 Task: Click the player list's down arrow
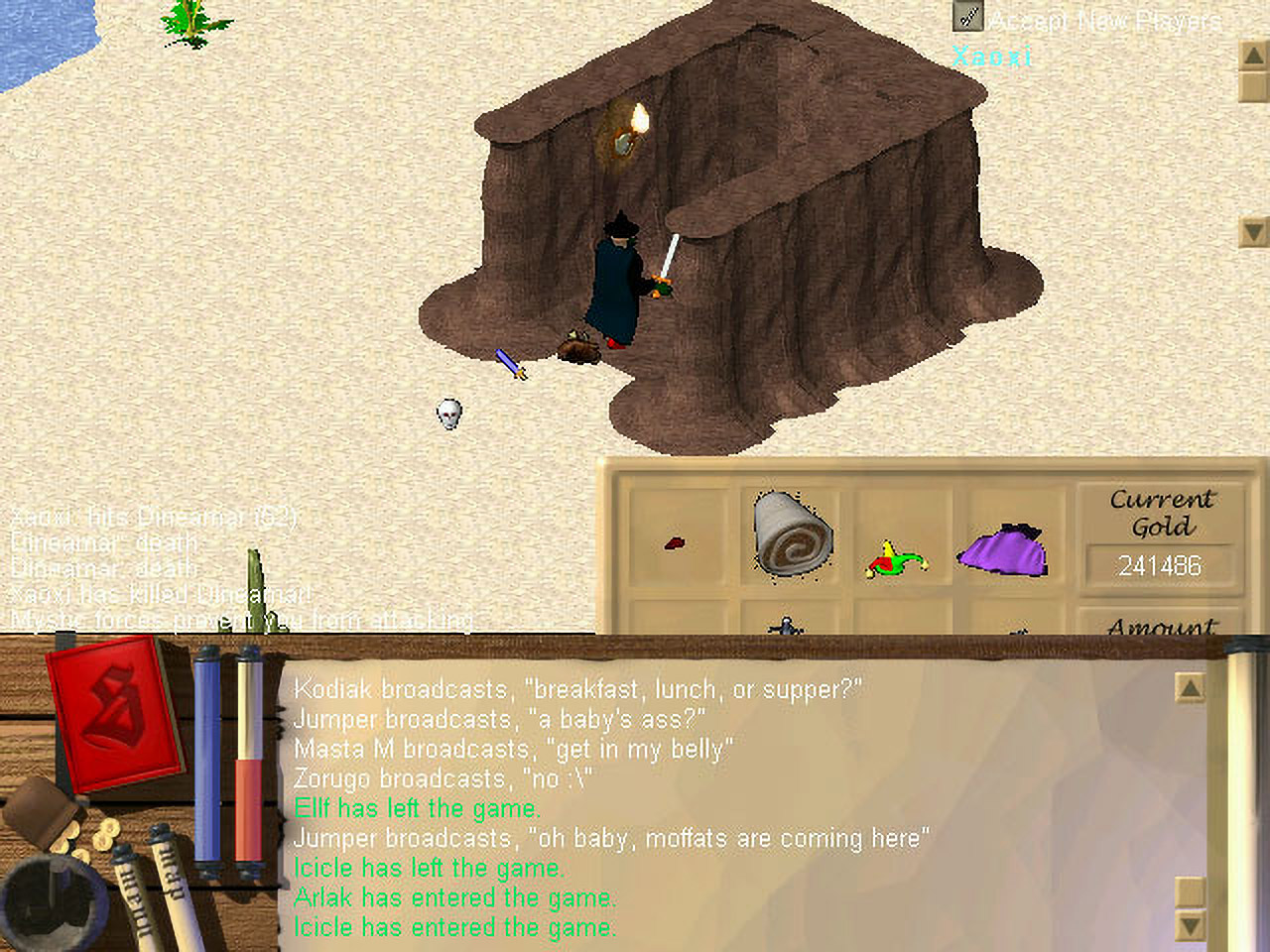(1253, 232)
